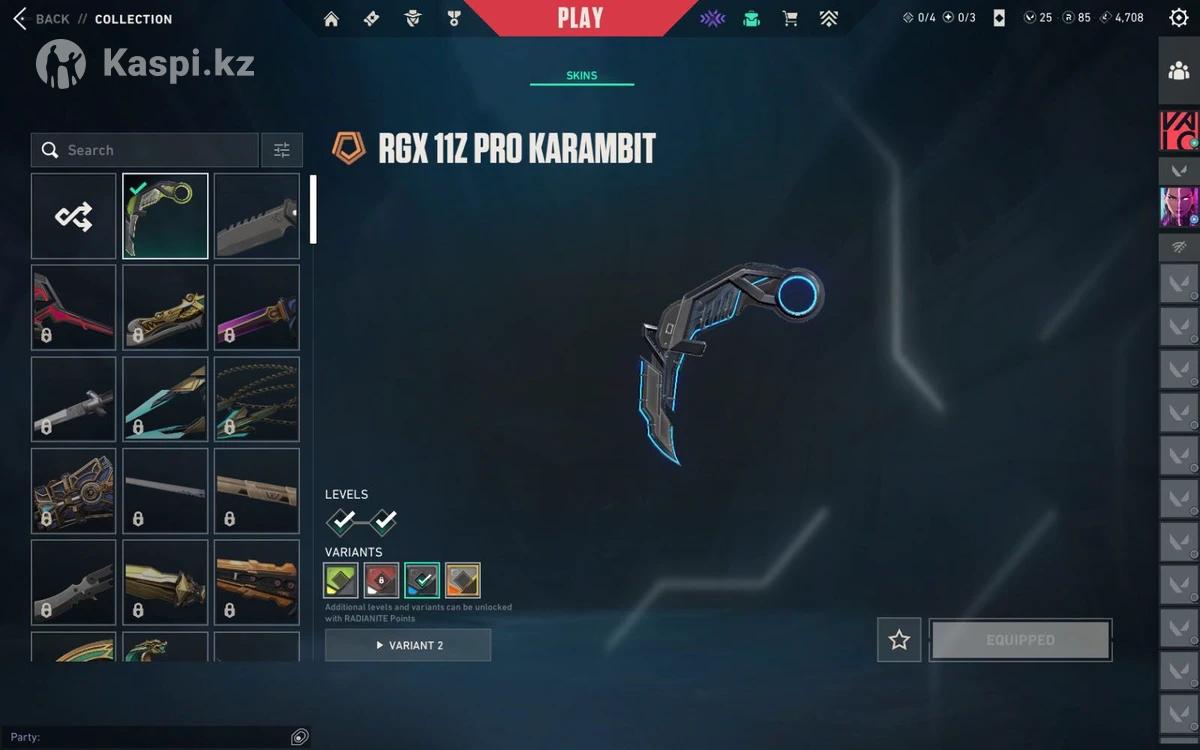The height and width of the screenshot is (750, 1200).
Task: Select the gold ornate dagger skin tile
Action: coord(165,307)
